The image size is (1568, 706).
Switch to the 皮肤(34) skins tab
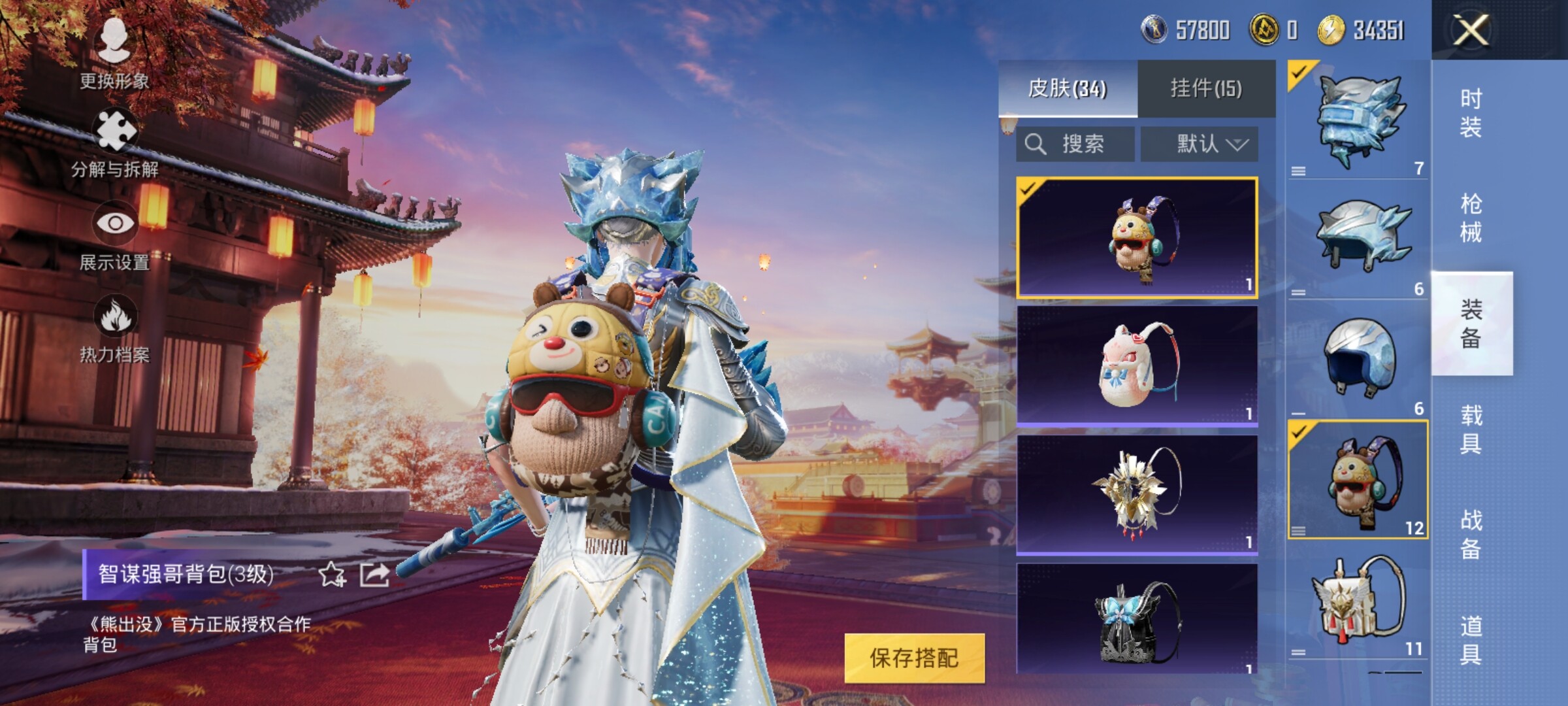[1068, 89]
